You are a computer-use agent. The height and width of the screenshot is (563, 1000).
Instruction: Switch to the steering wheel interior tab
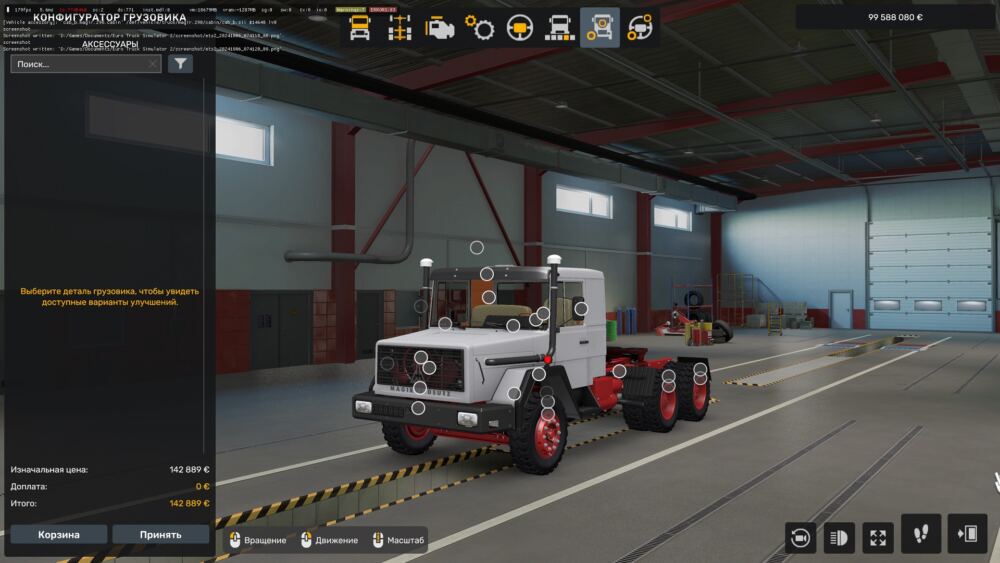[x=520, y=28]
